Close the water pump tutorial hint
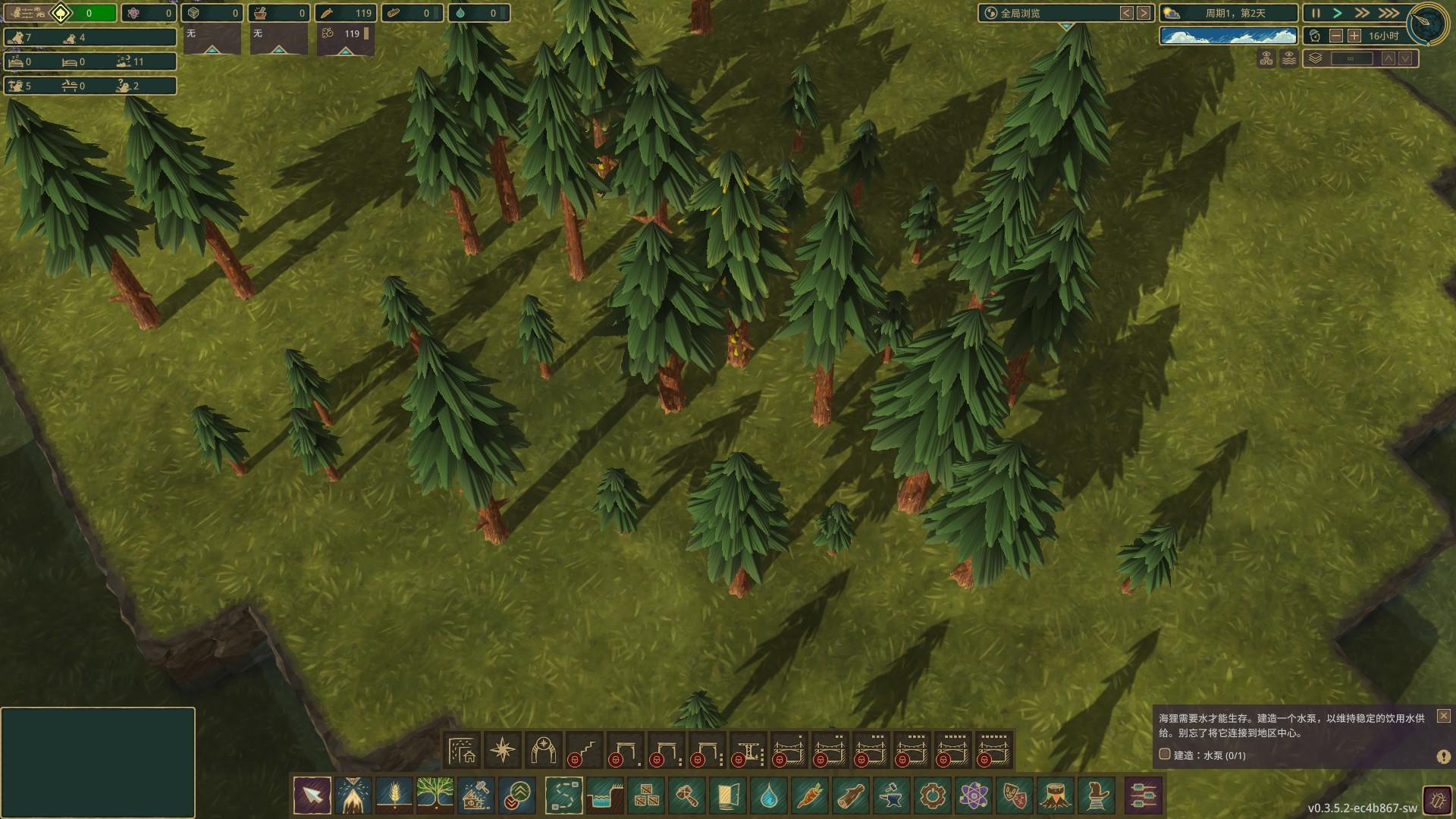1456x819 pixels. tap(1443, 715)
